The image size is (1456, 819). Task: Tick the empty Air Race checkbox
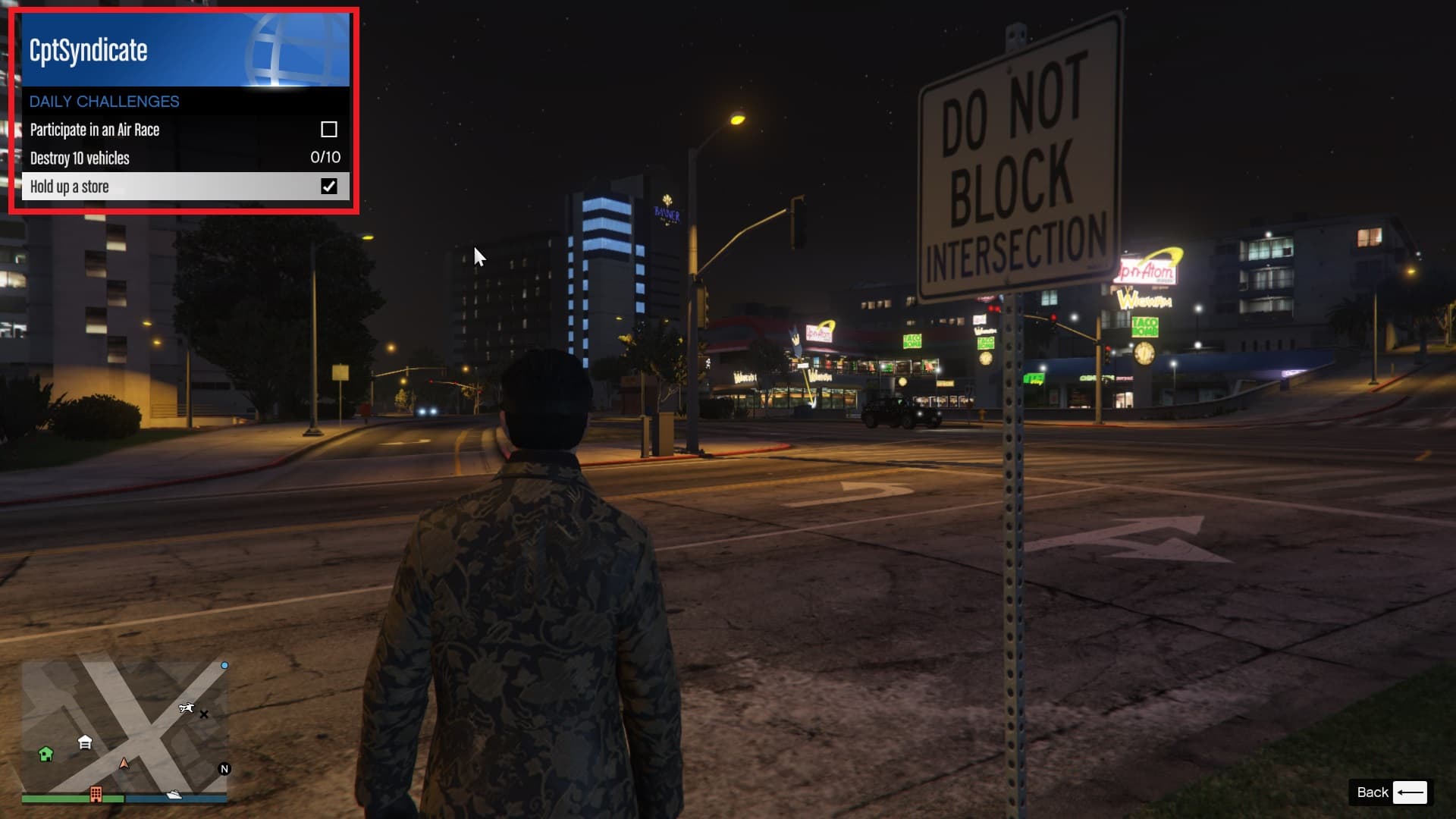pyautogui.click(x=329, y=130)
